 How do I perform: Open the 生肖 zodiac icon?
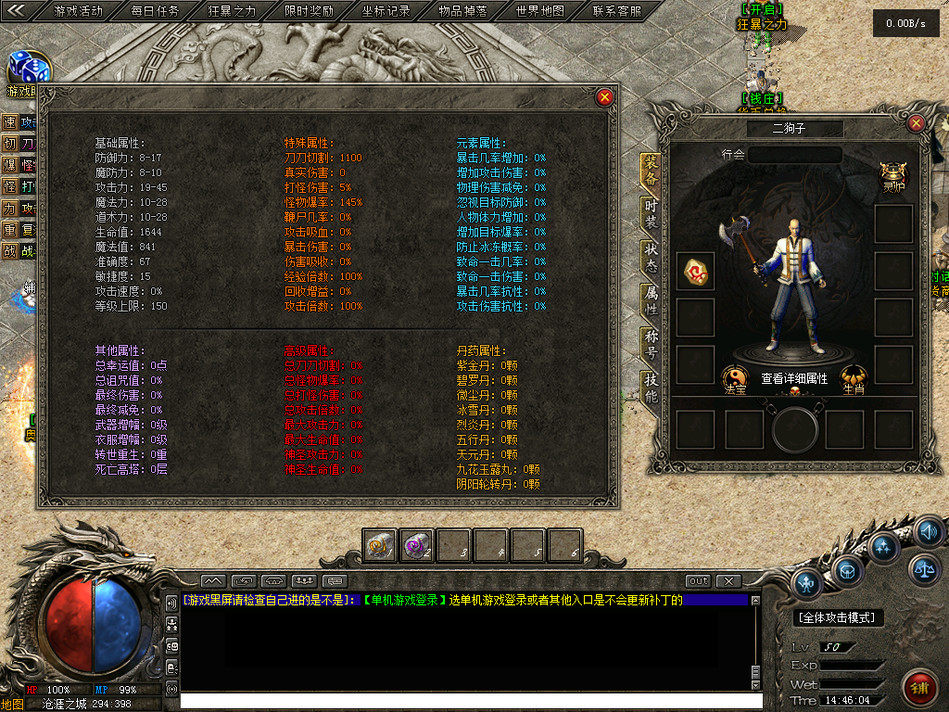click(x=853, y=377)
